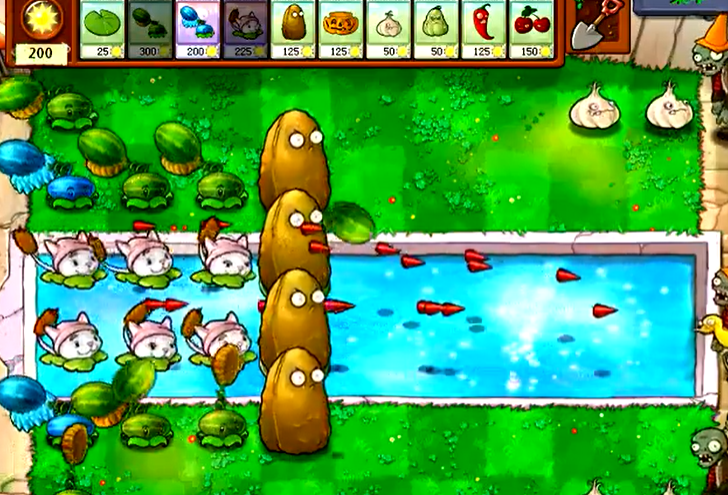The width and height of the screenshot is (728, 495).
Task: Select the Lily Pad seed packet
Action: 102,29
